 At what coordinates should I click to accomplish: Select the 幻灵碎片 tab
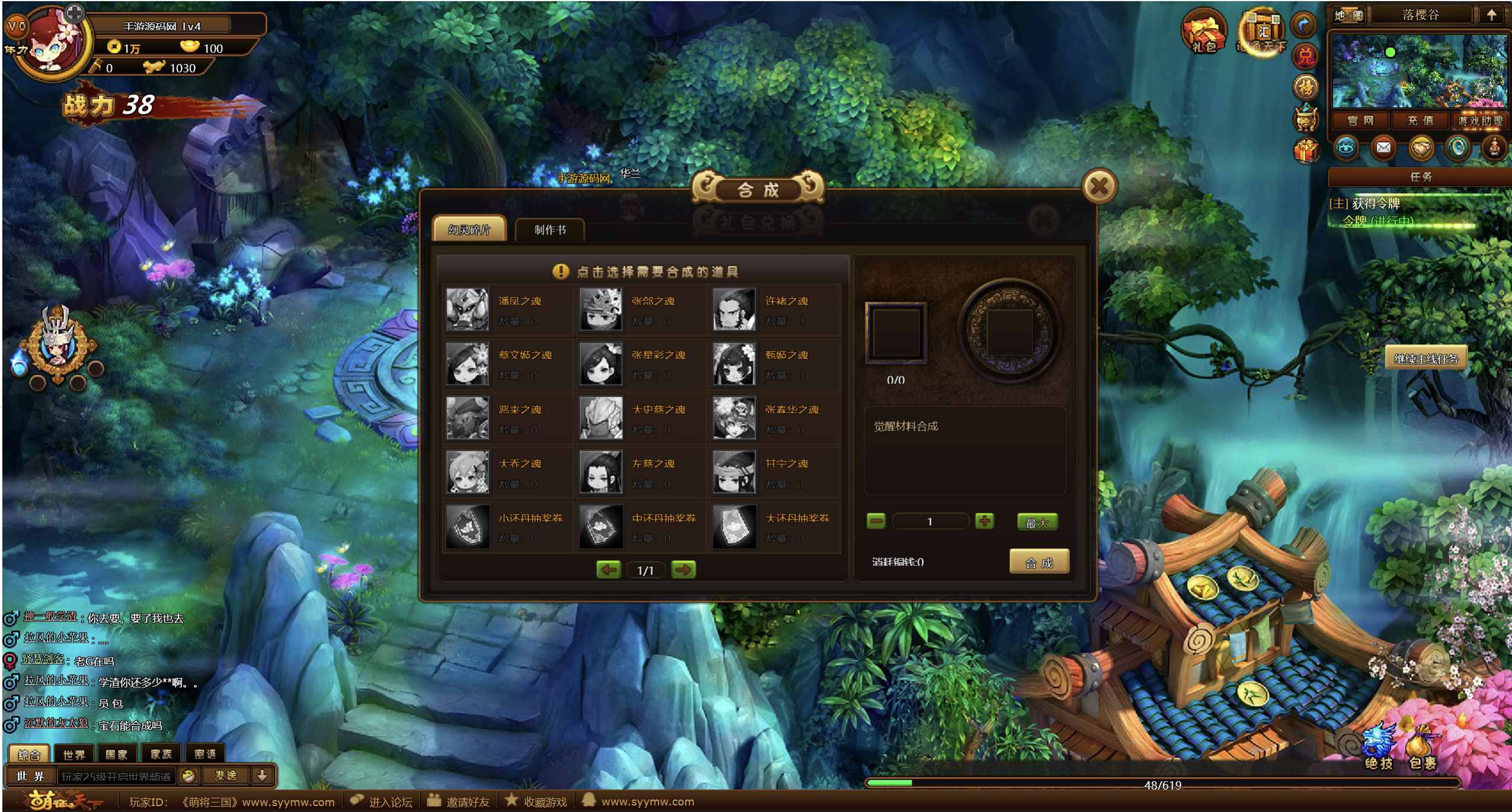469,230
